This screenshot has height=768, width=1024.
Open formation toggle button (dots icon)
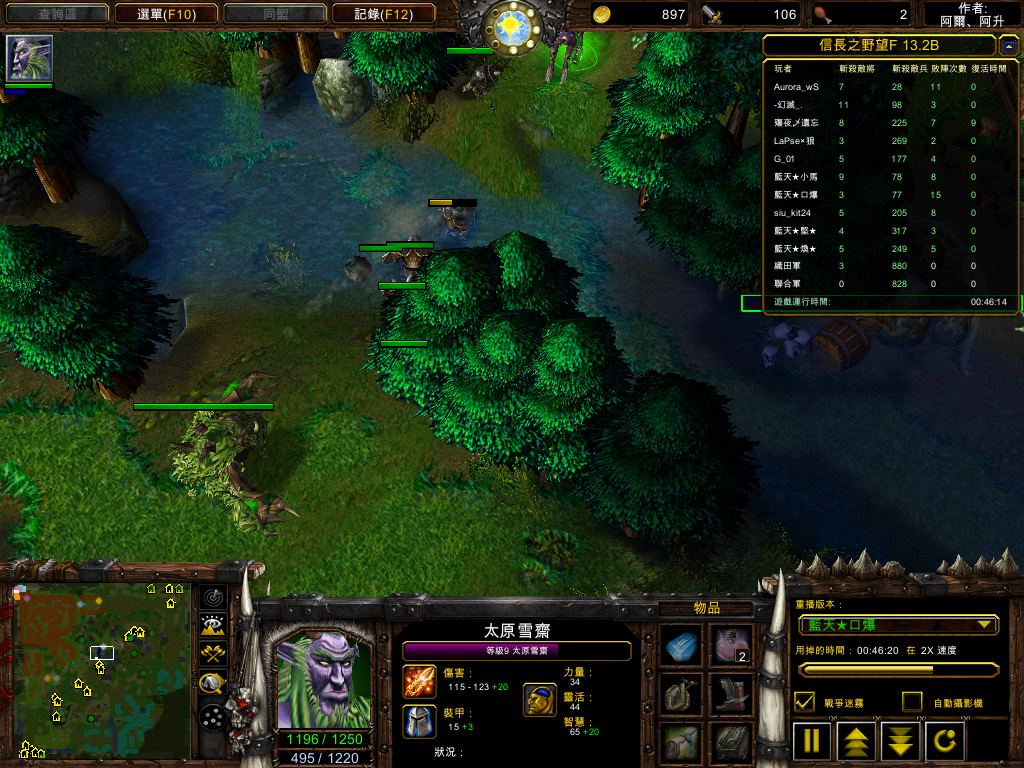[212, 716]
